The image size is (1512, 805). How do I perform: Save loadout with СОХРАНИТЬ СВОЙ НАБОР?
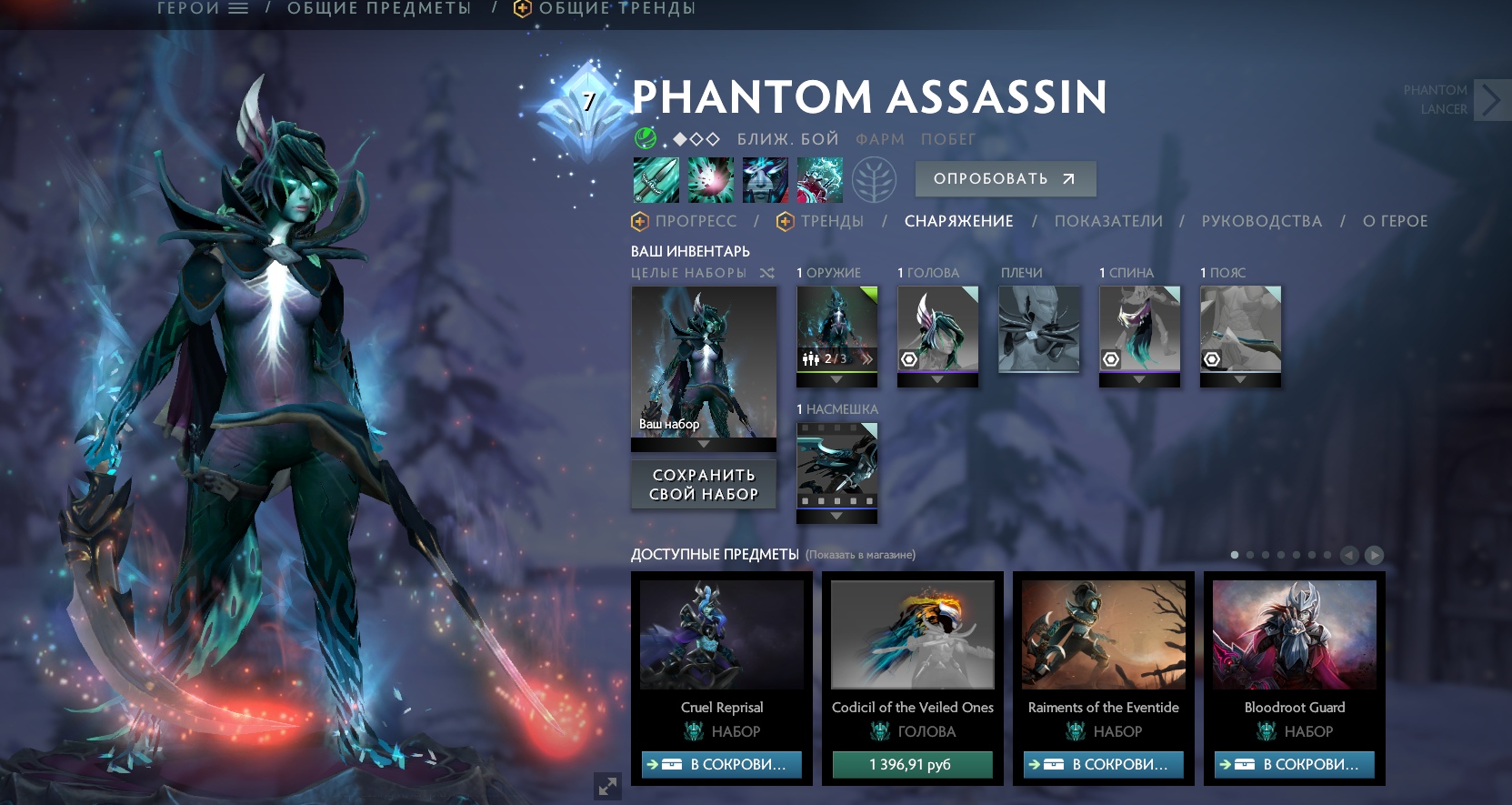[x=704, y=484]
